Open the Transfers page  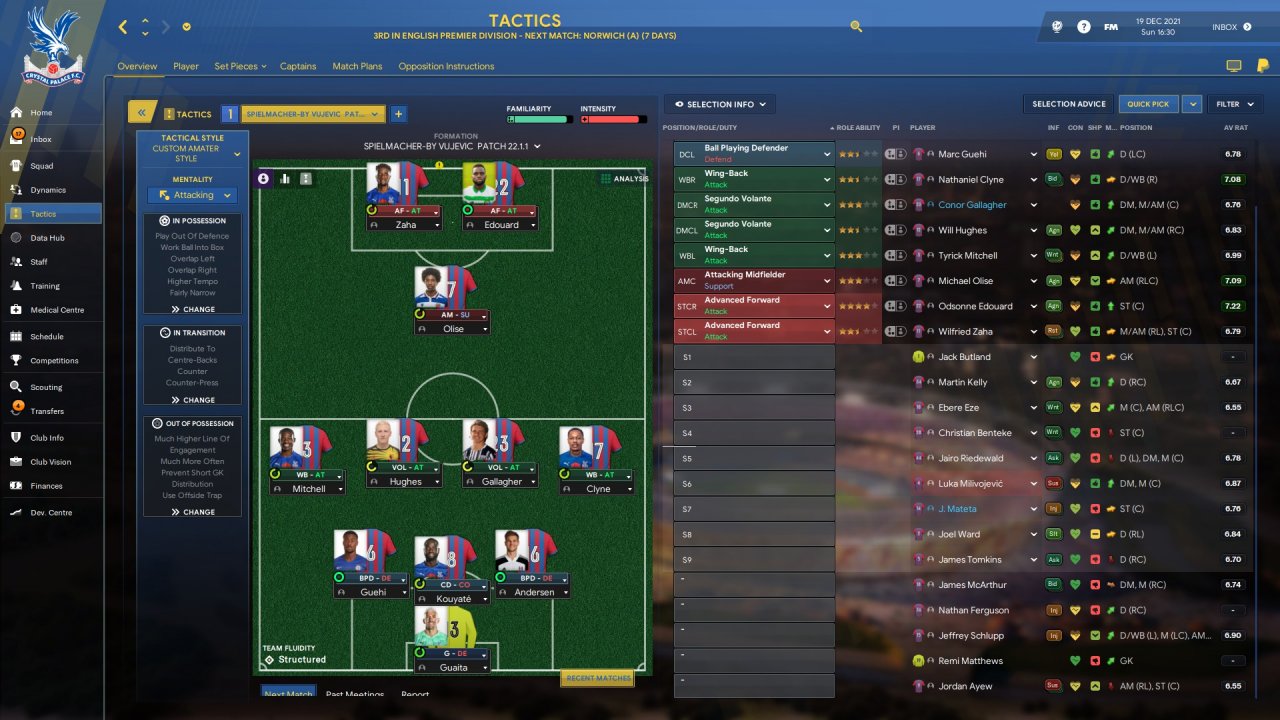click(x=46, y=411)
